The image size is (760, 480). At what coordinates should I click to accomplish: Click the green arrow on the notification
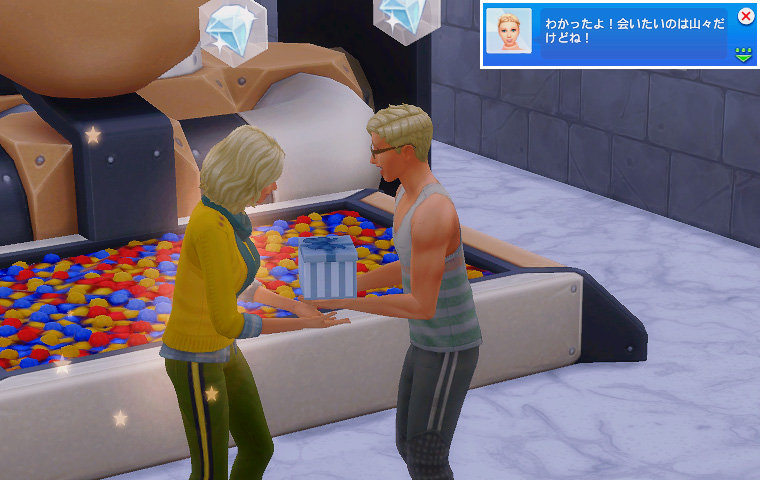(743, 53)
